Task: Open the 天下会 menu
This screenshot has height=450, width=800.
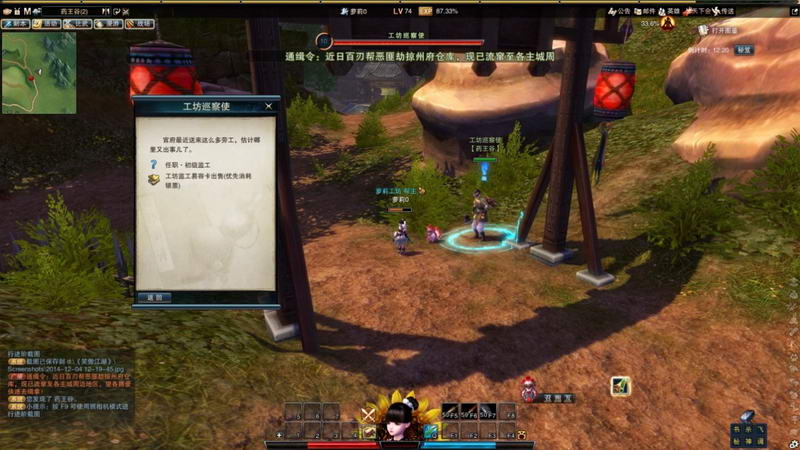Action: [x=700, y=11]
